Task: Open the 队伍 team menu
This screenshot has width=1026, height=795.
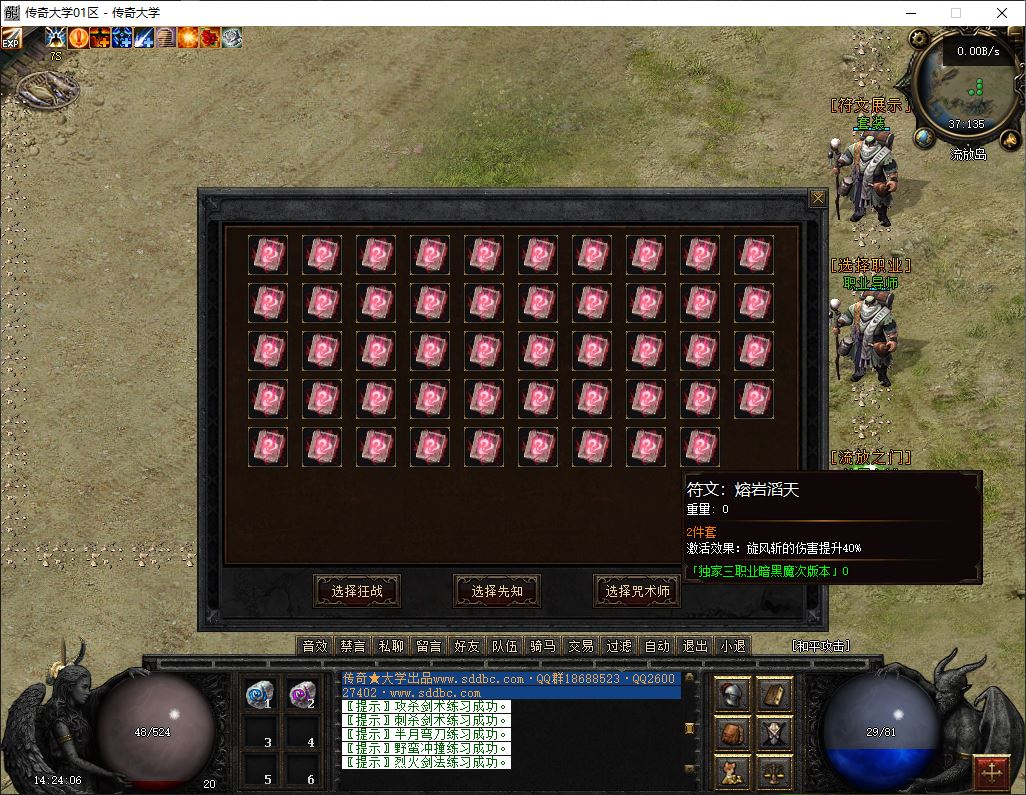Action: click(x=505, y=646)
